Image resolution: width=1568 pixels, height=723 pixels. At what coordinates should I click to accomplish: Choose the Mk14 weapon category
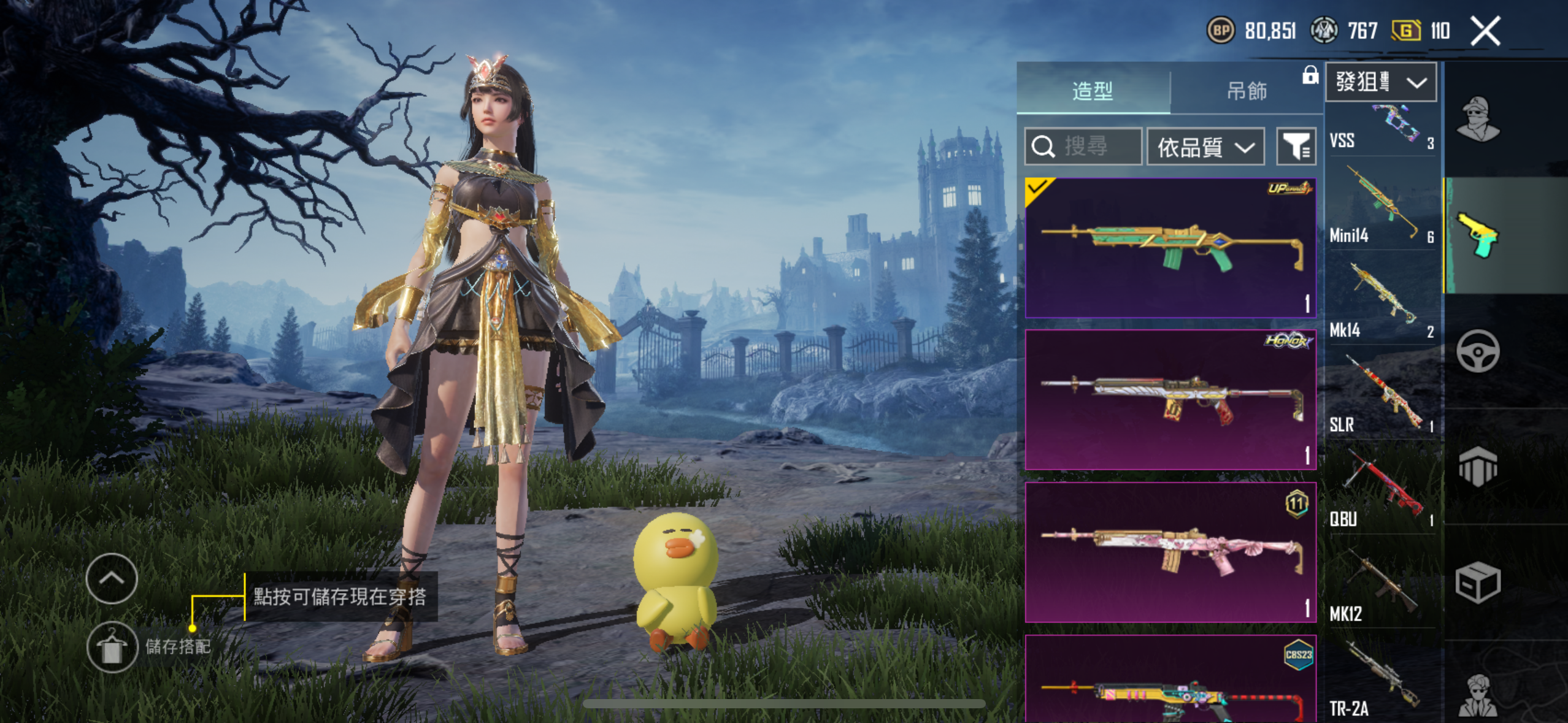[x=1381, y=301]
